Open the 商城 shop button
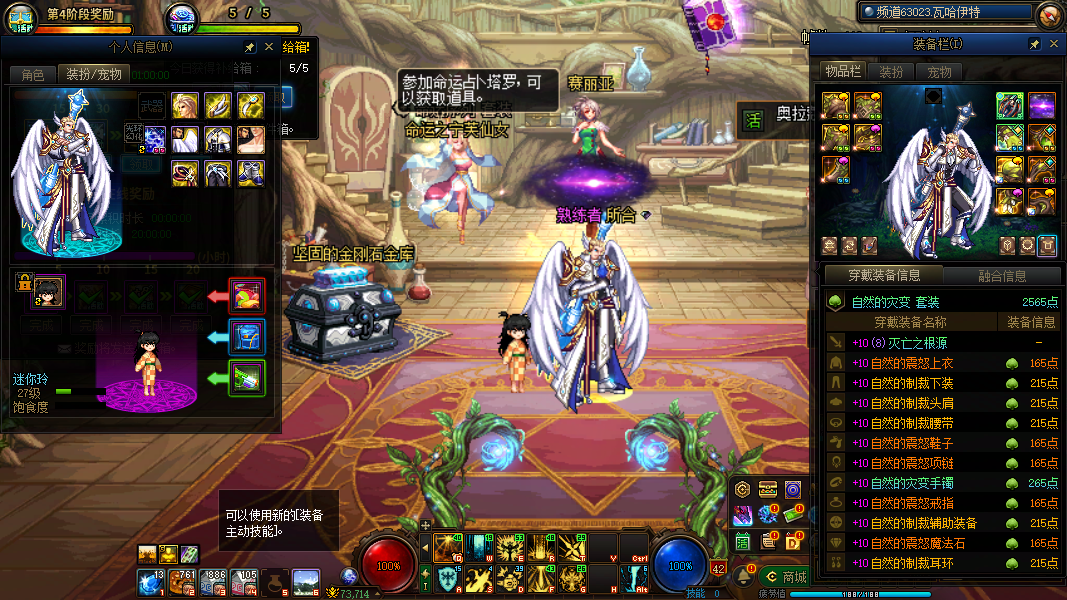The height and width of the screenshot is (600, 1067). pos(785,577)
